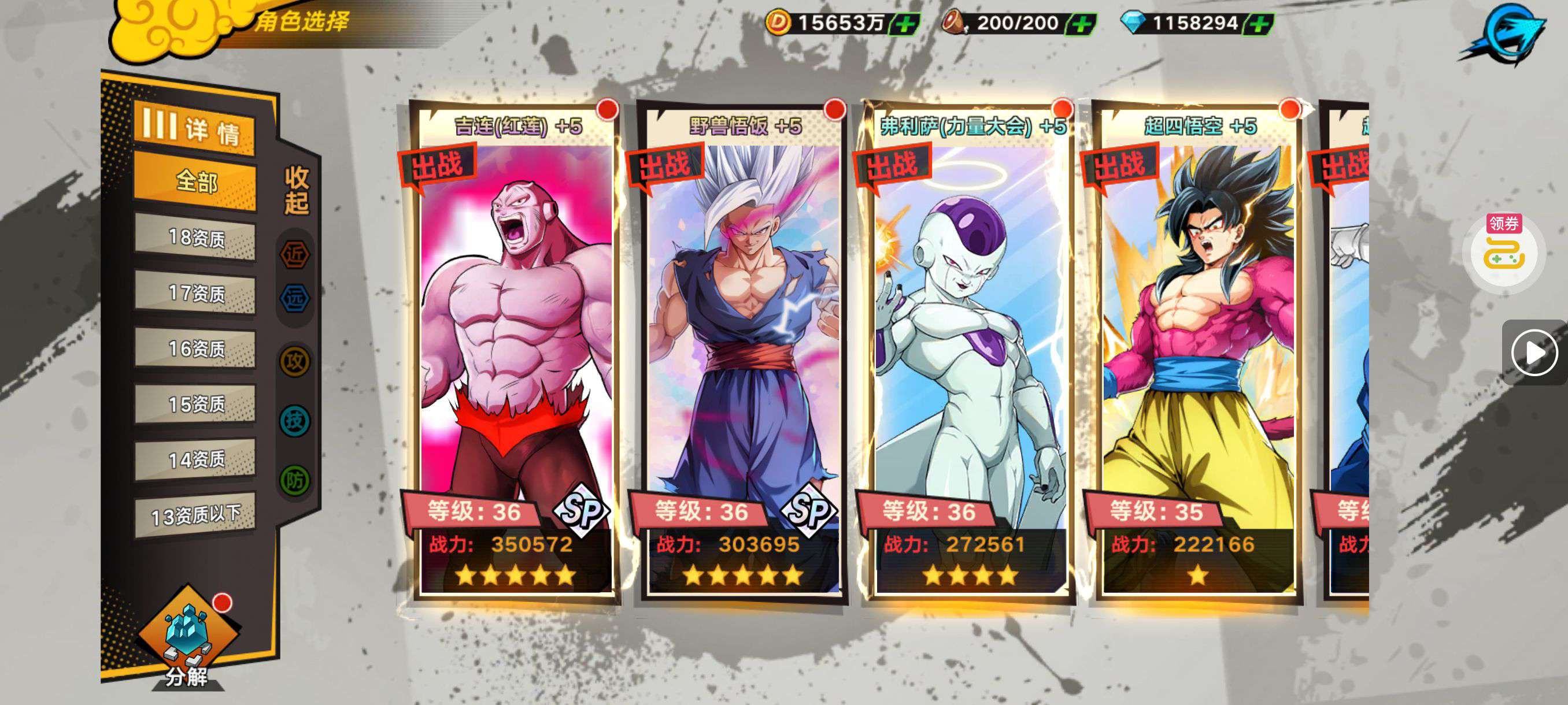Select the 13资质以下 filter
This screenshot has height=705, width=1568.
click(195, 516)
